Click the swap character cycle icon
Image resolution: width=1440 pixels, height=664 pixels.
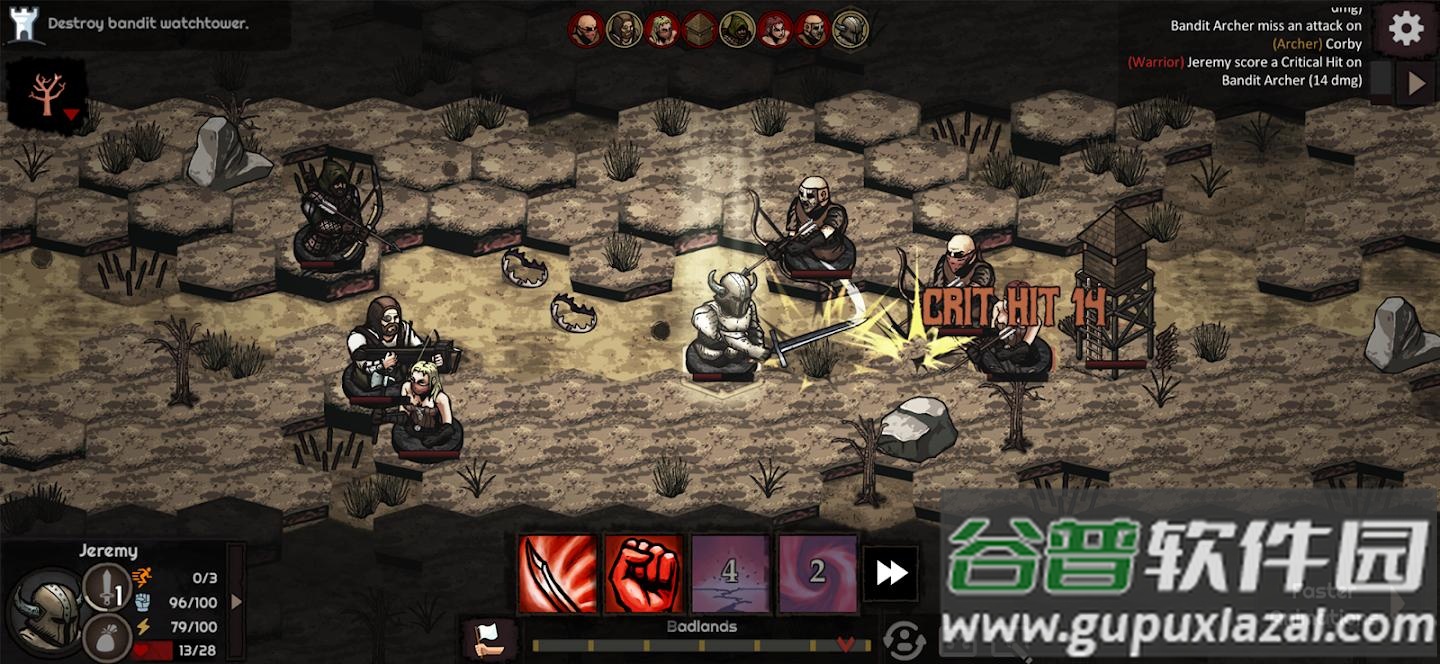tap(904, 639)
